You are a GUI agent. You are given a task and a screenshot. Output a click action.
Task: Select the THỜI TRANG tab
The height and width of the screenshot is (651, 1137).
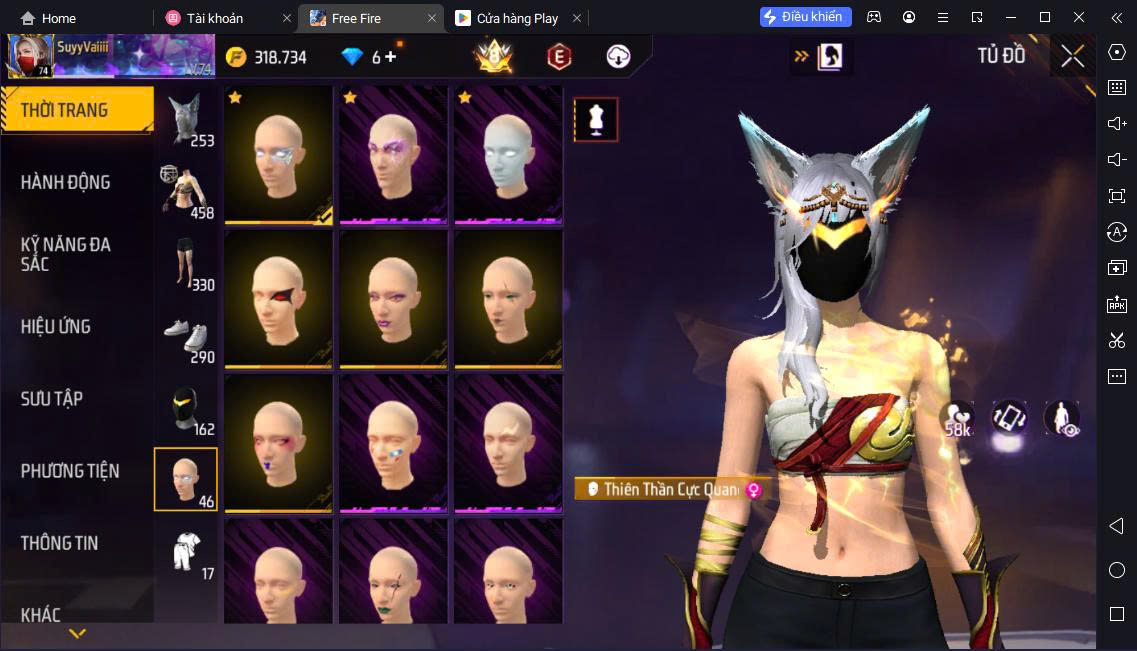[x=64, y=110]
